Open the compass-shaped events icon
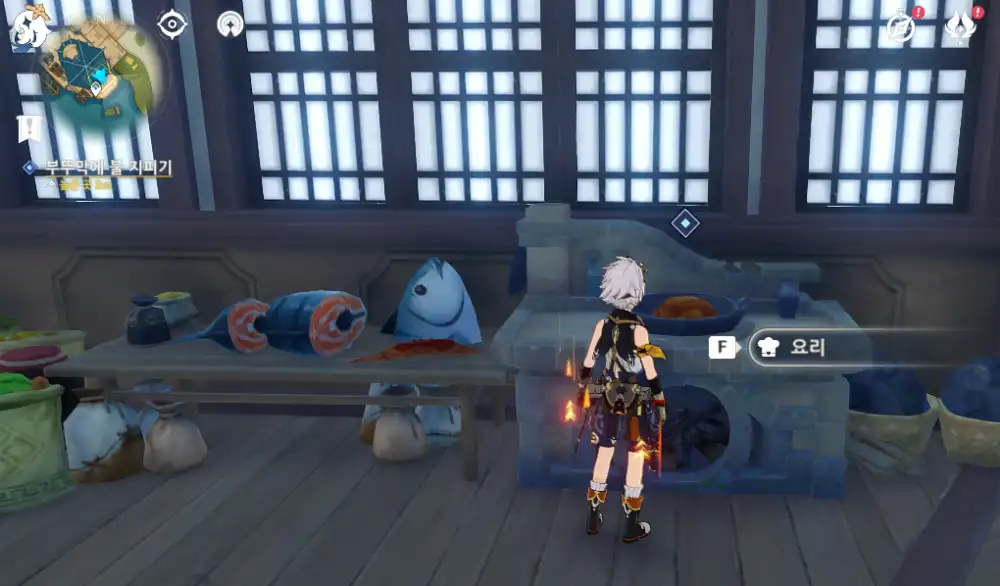This screenshot has height=586, width=1000. (902, 27)
